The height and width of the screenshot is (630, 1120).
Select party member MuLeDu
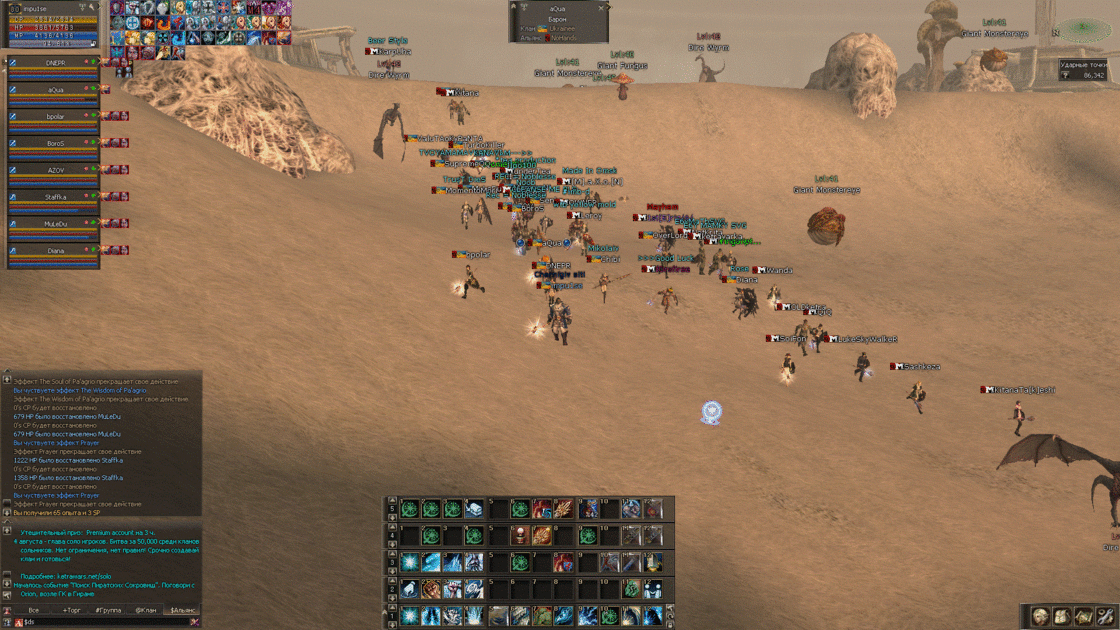click(55, 225)
